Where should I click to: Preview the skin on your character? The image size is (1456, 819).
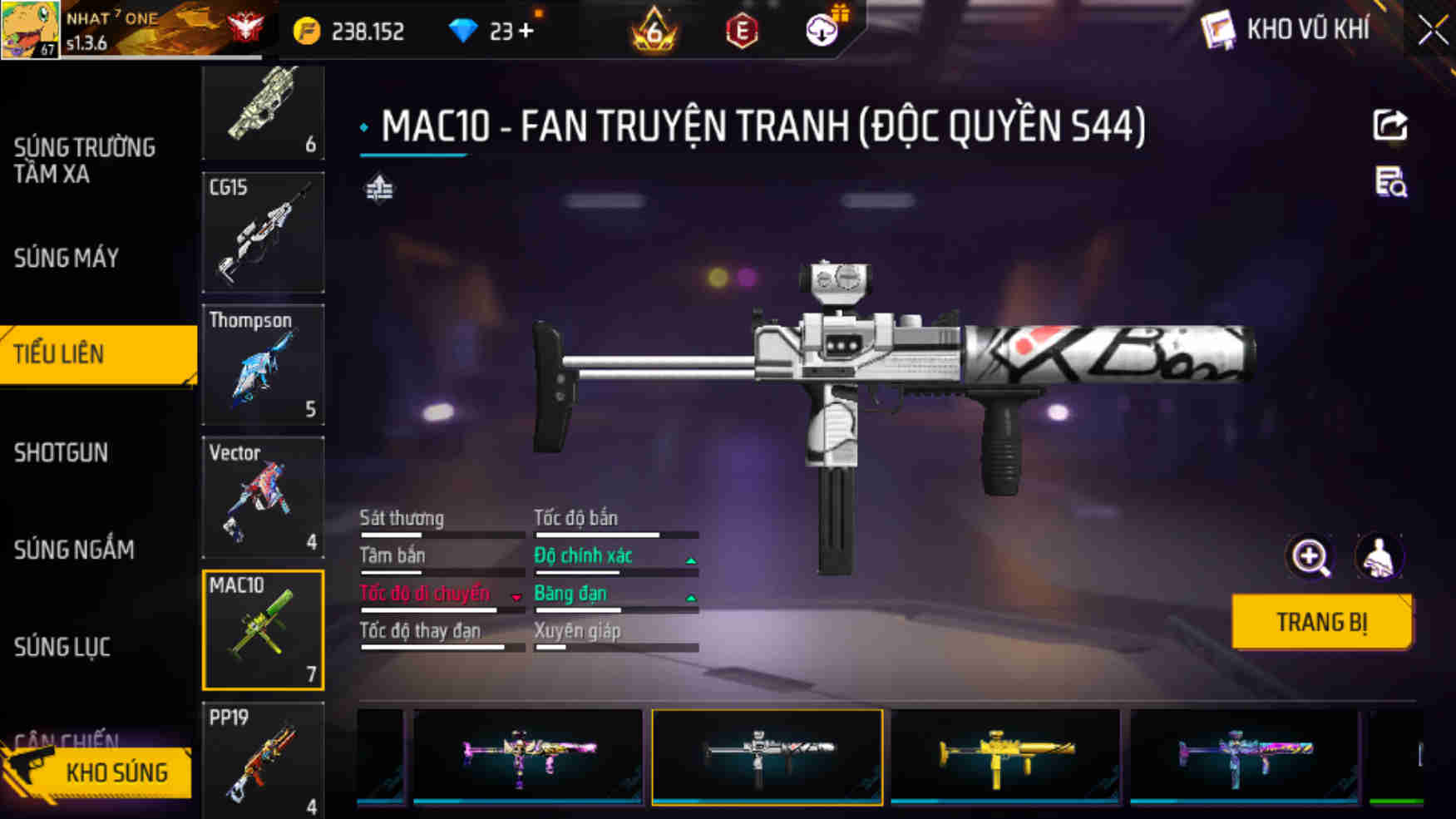[1379, 557]
